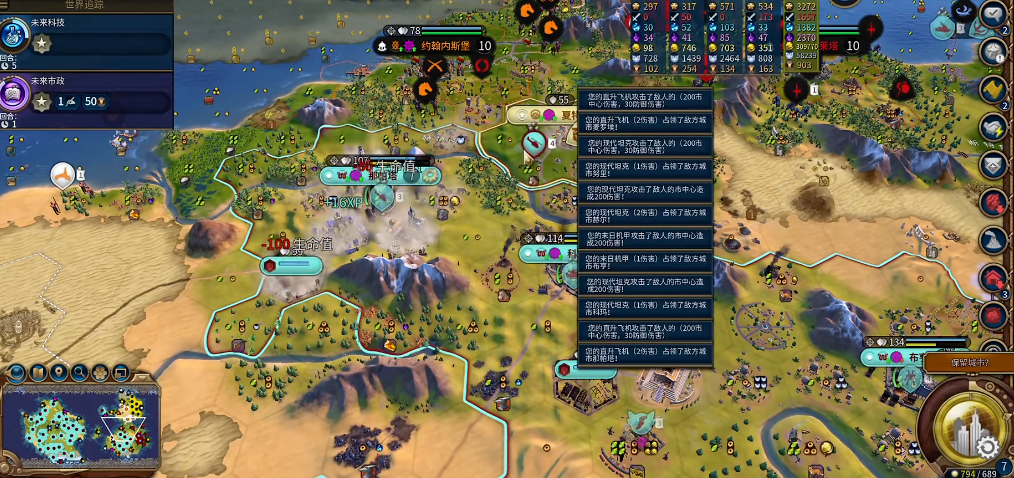Collapse the World Tracker header (世界追踪)
The image size is (1014, 478).
(84, 5)
